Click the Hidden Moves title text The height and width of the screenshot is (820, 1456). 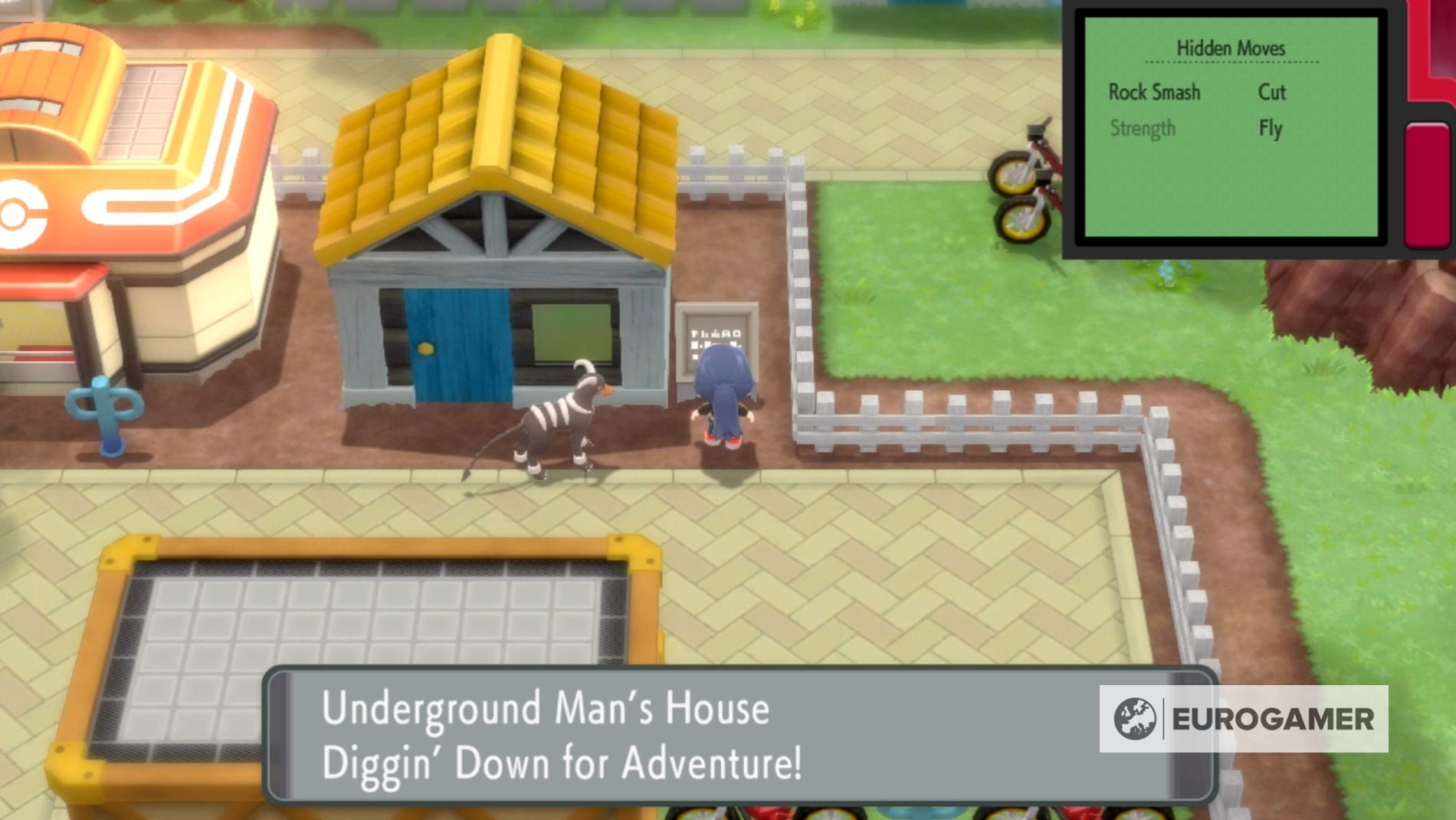(1232, 46)
